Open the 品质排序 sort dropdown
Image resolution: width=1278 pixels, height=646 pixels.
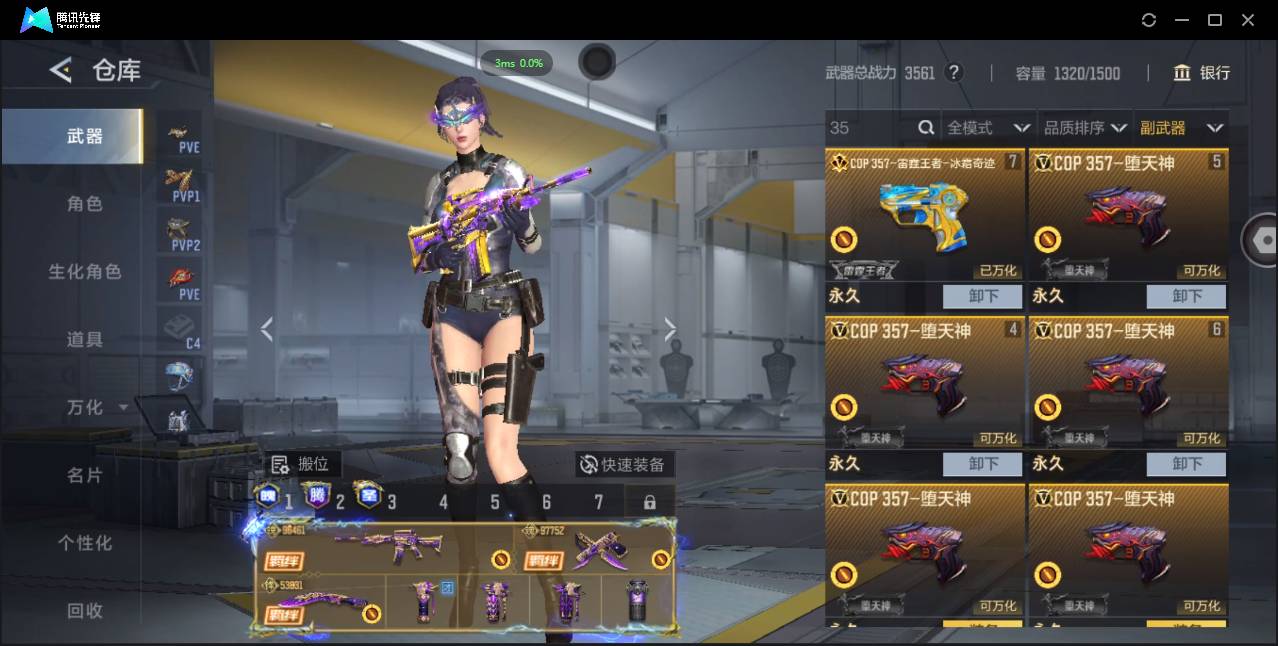coord(1084,128)
